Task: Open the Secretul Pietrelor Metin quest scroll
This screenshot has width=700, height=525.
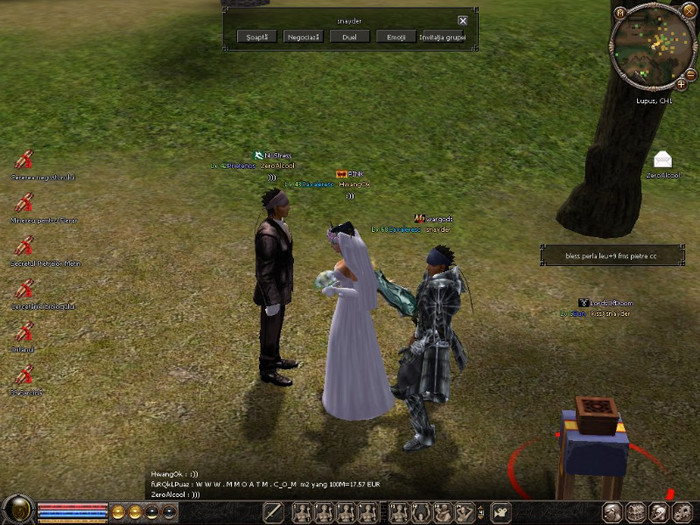Action: tap(25, 245)
